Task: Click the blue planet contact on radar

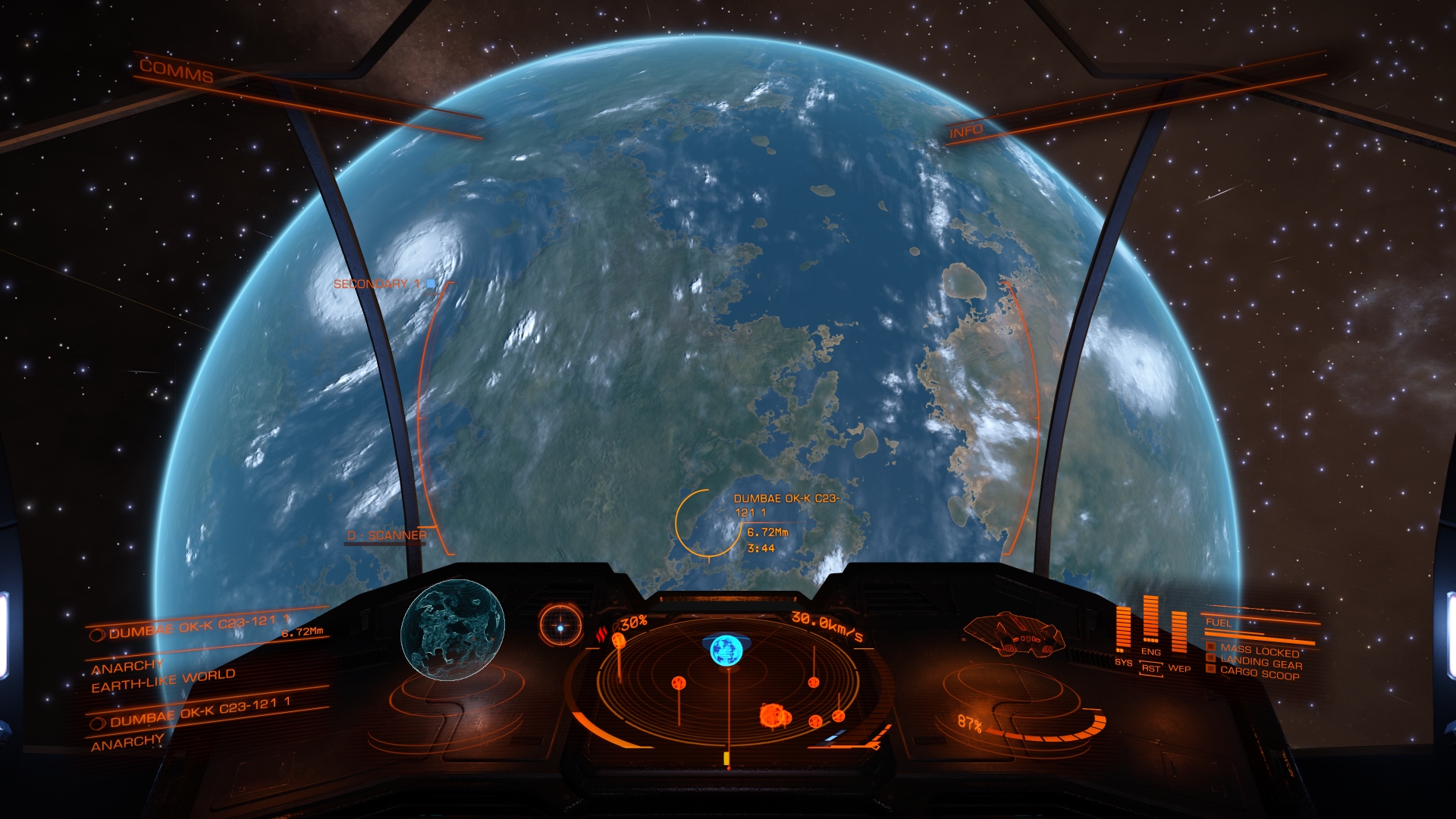Action: click(x=726, y=650)
